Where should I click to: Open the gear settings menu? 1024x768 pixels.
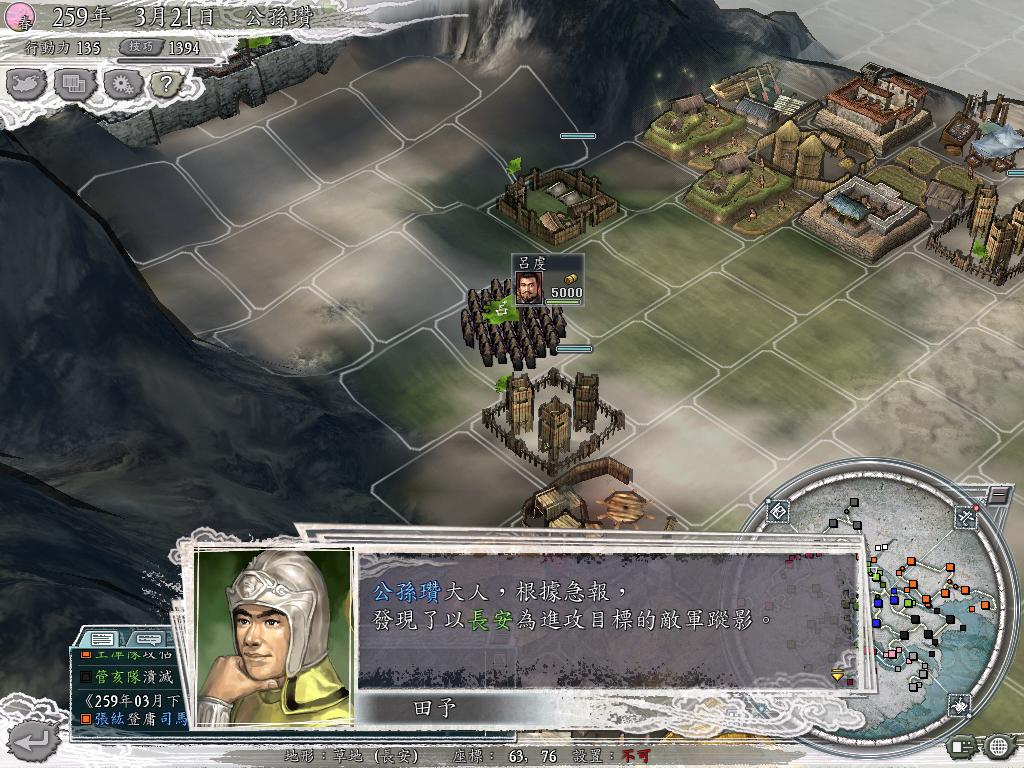[120, 85]
